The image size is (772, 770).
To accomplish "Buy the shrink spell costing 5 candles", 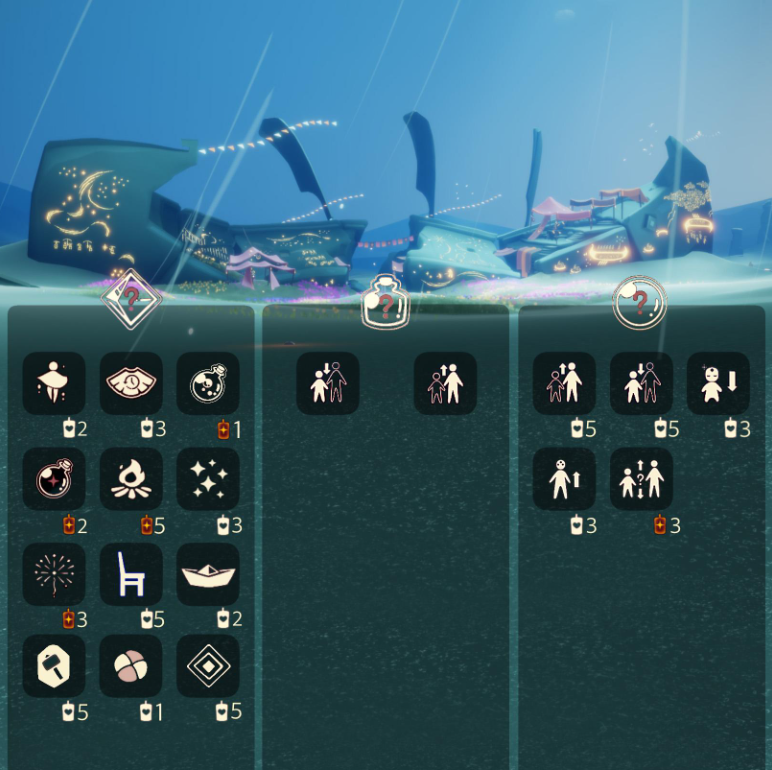I will click(641, 383).
